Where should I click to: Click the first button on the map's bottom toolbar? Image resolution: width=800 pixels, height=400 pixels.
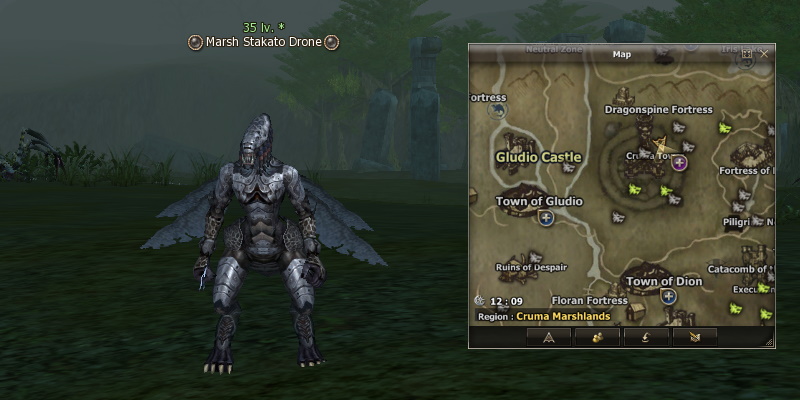(549, 337)
